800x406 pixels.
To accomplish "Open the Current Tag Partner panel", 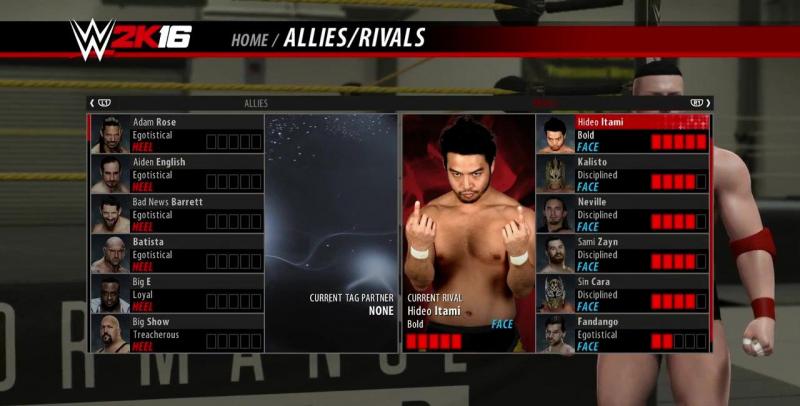I will click(x=332, y=232).
